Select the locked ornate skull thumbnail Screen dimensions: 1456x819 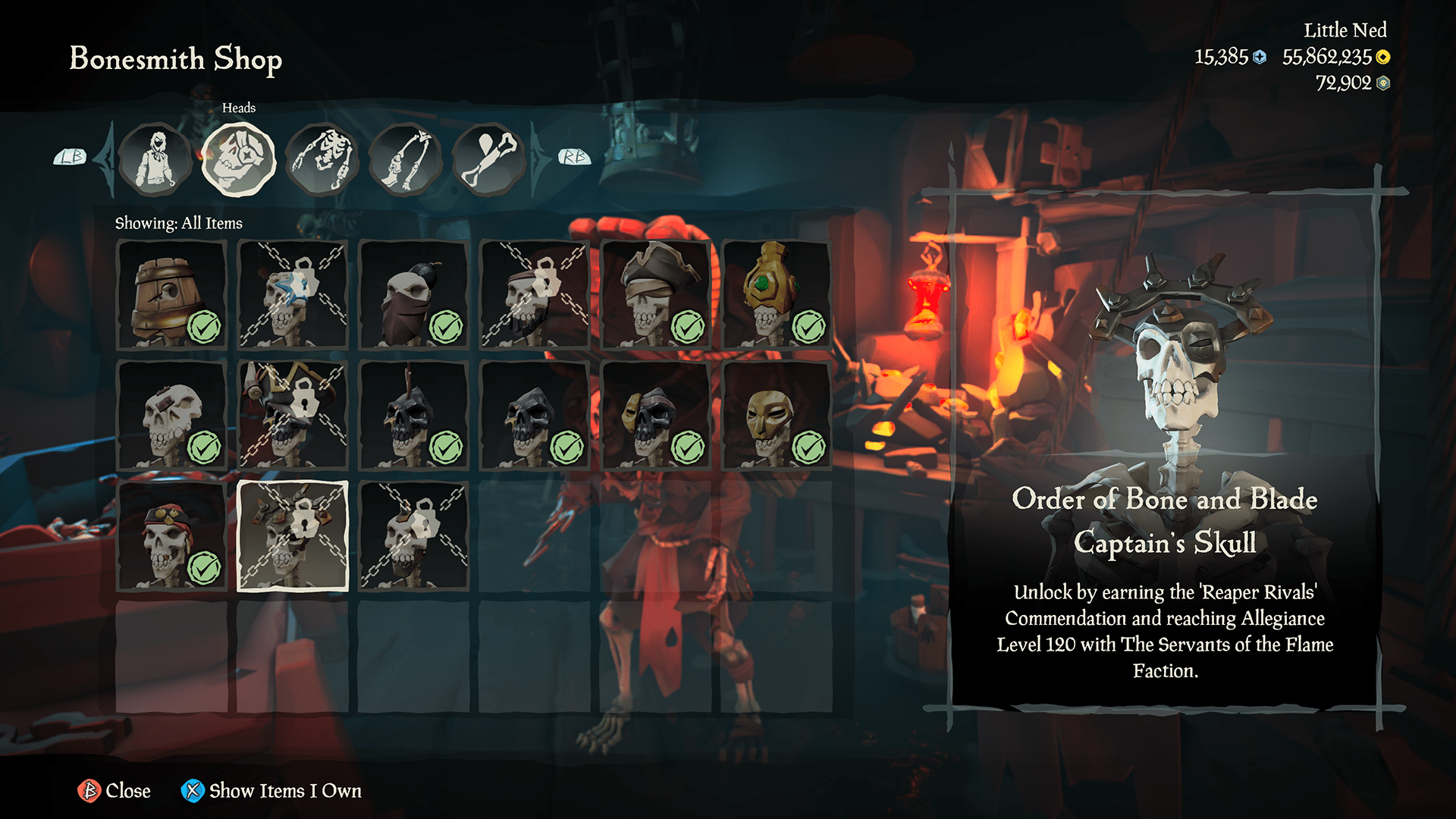pos(293,535)
